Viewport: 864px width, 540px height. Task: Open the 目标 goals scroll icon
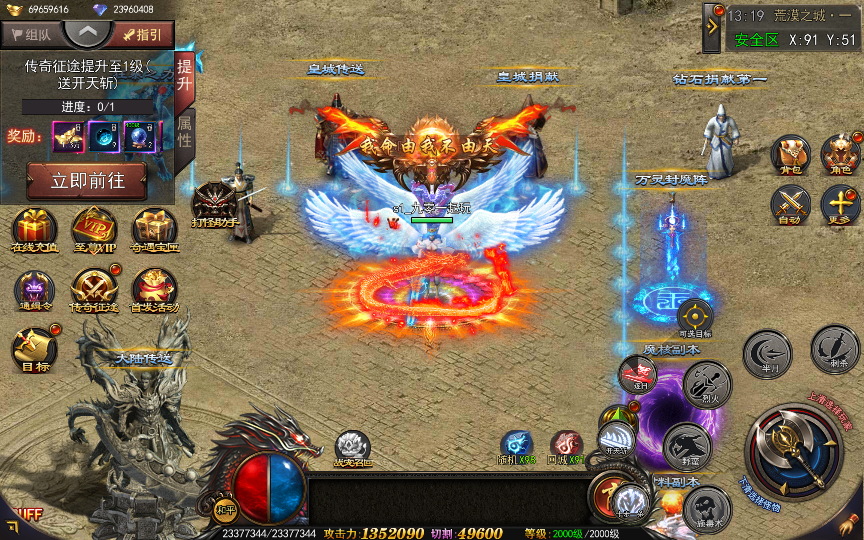click(x=30, y=348)
